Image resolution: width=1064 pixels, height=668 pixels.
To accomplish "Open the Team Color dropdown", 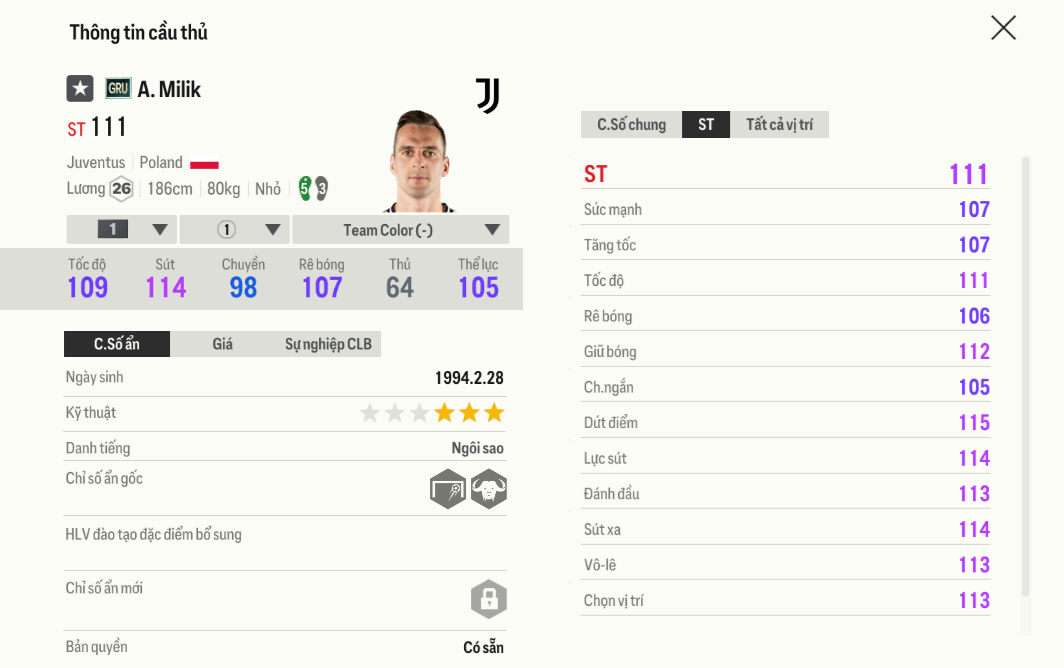I will 401,230.
